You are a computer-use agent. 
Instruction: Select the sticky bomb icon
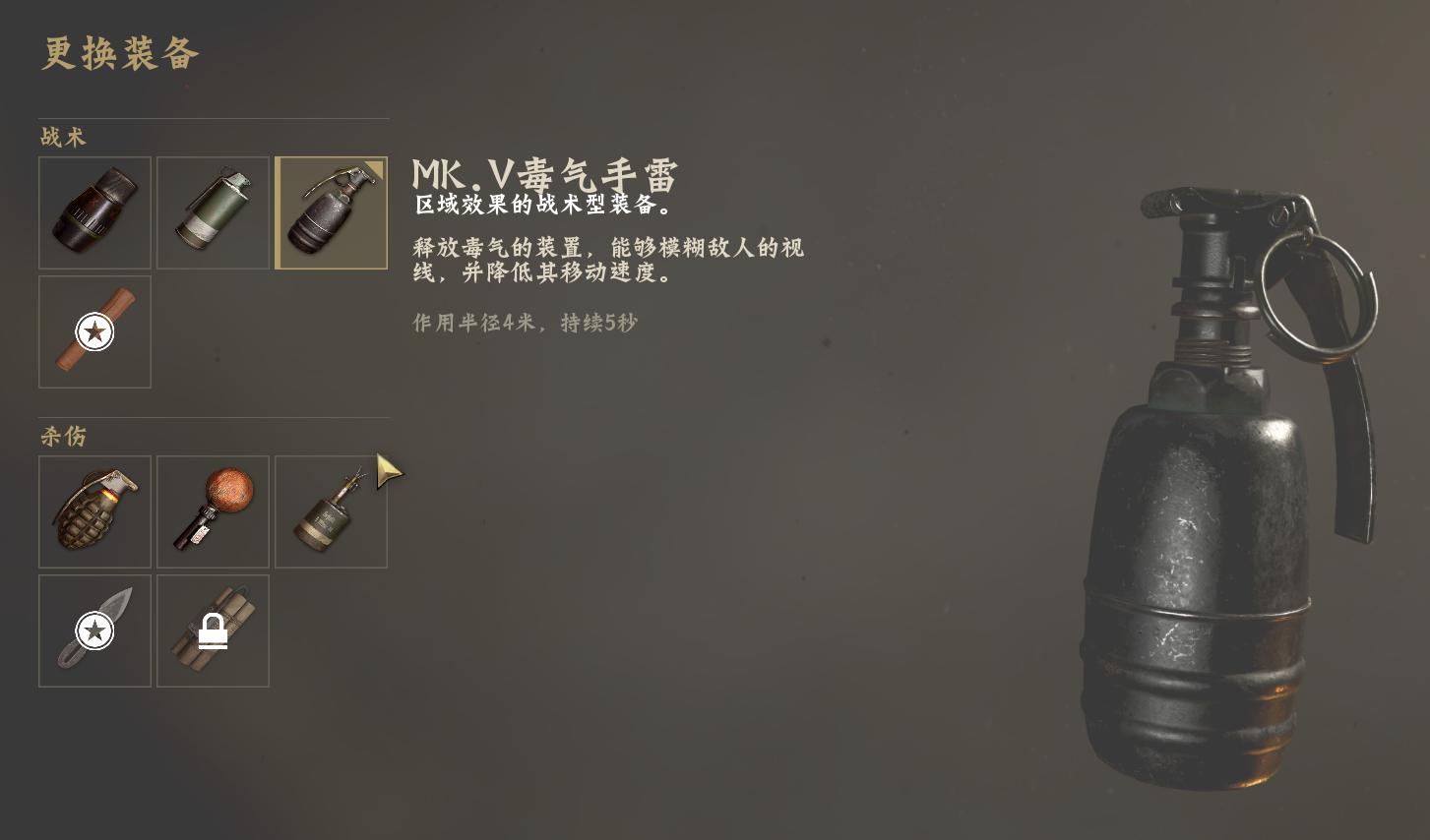point(213,511)
